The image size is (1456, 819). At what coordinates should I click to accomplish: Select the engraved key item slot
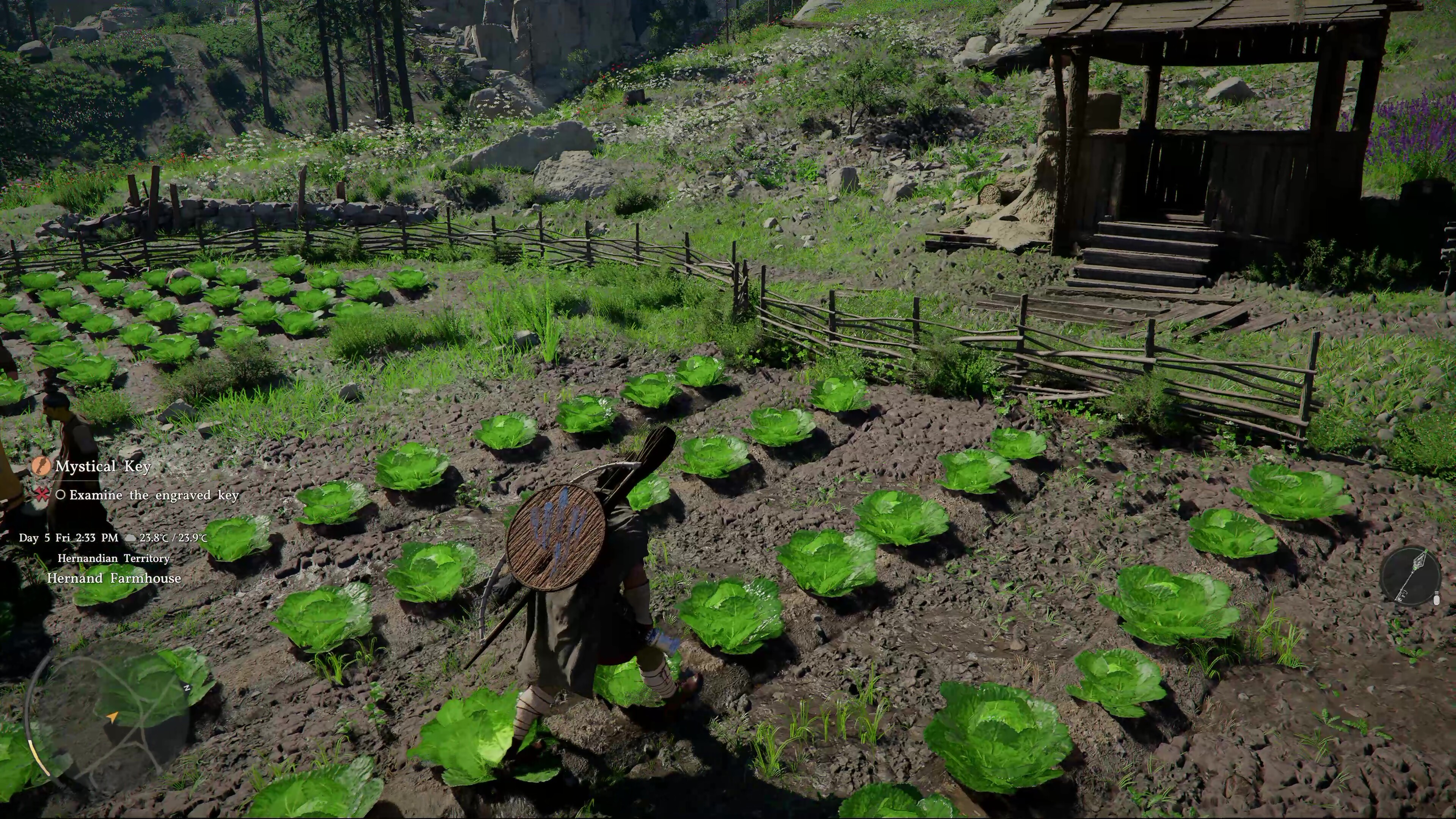(1407, 576)
